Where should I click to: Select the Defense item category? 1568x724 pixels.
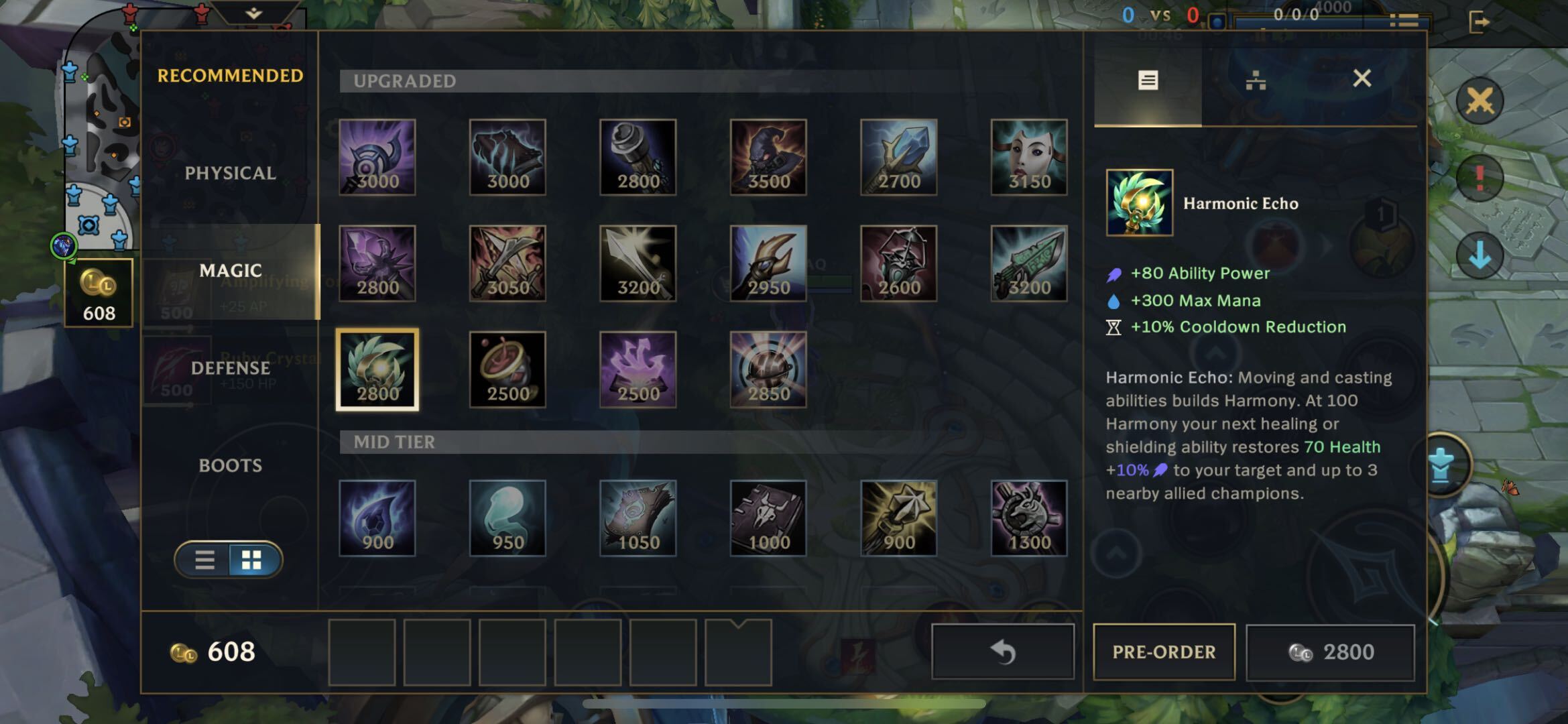[x=230, y=368]
